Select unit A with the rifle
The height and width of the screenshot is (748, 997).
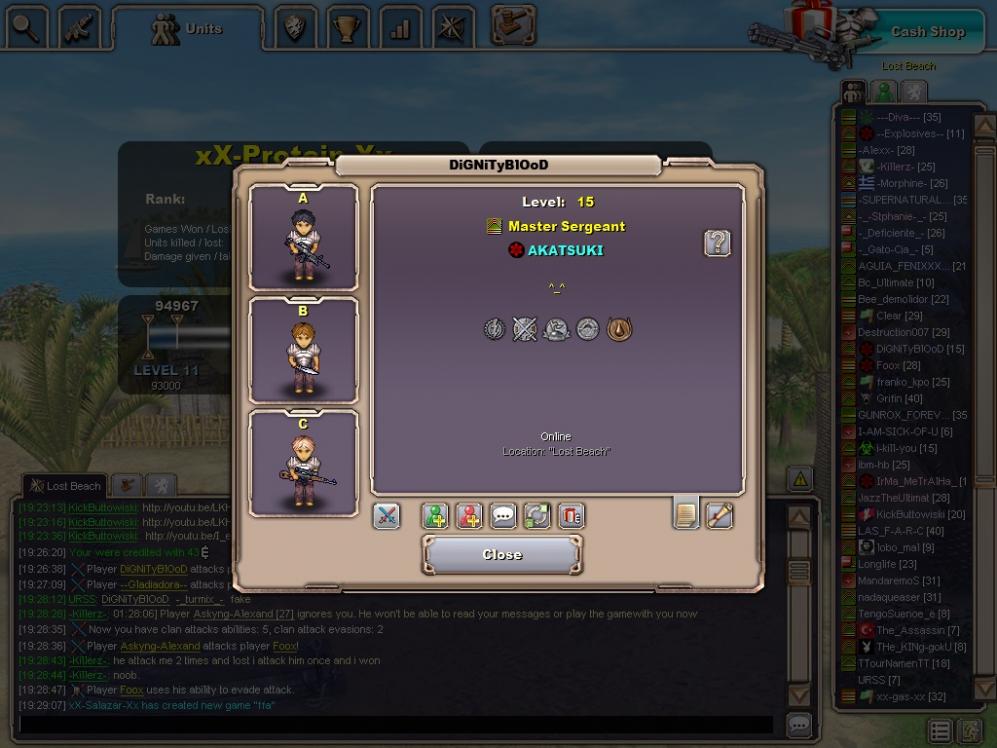click(304, 238)
